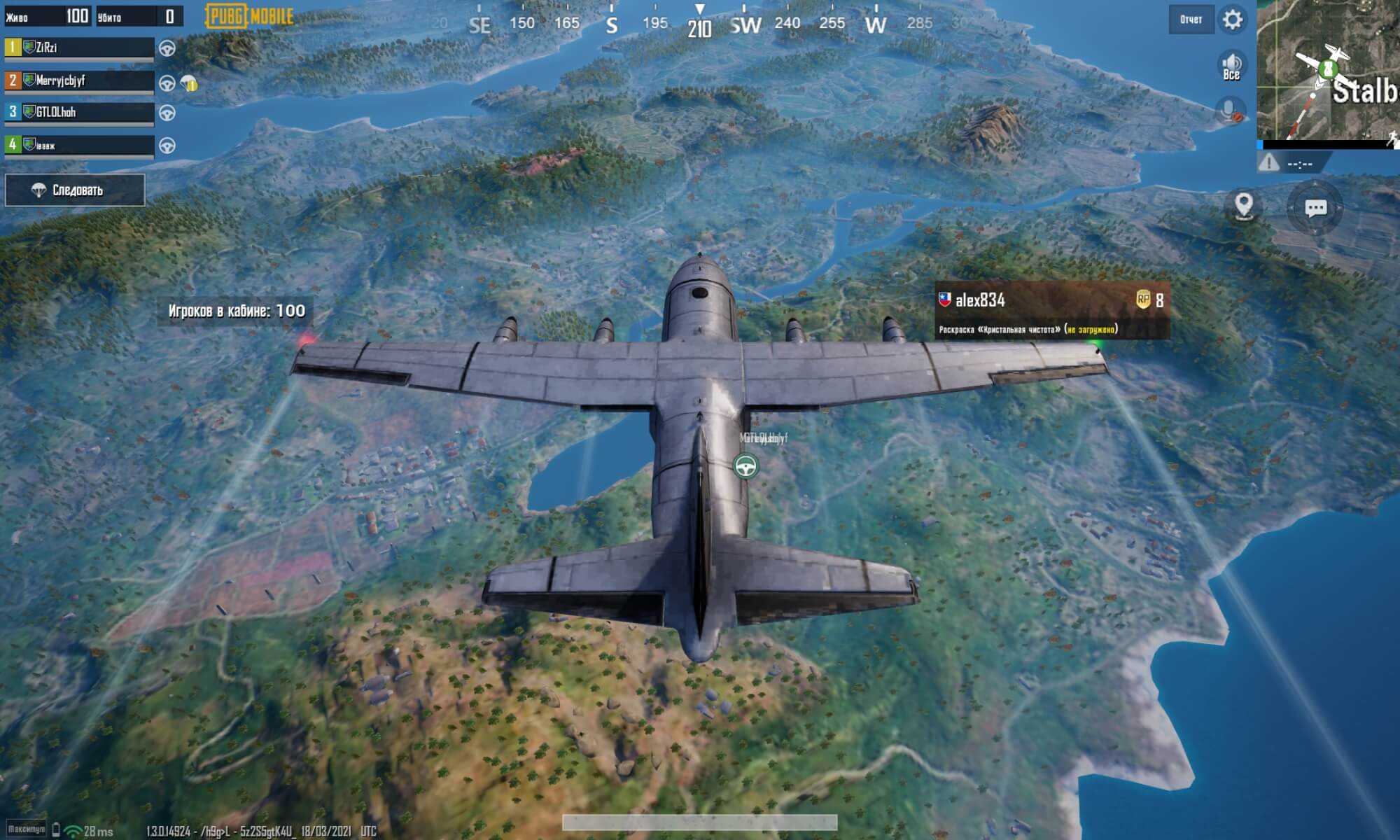Select teammate ZiRzi in the squad list

pyautogui.click(x=79, y=48)
